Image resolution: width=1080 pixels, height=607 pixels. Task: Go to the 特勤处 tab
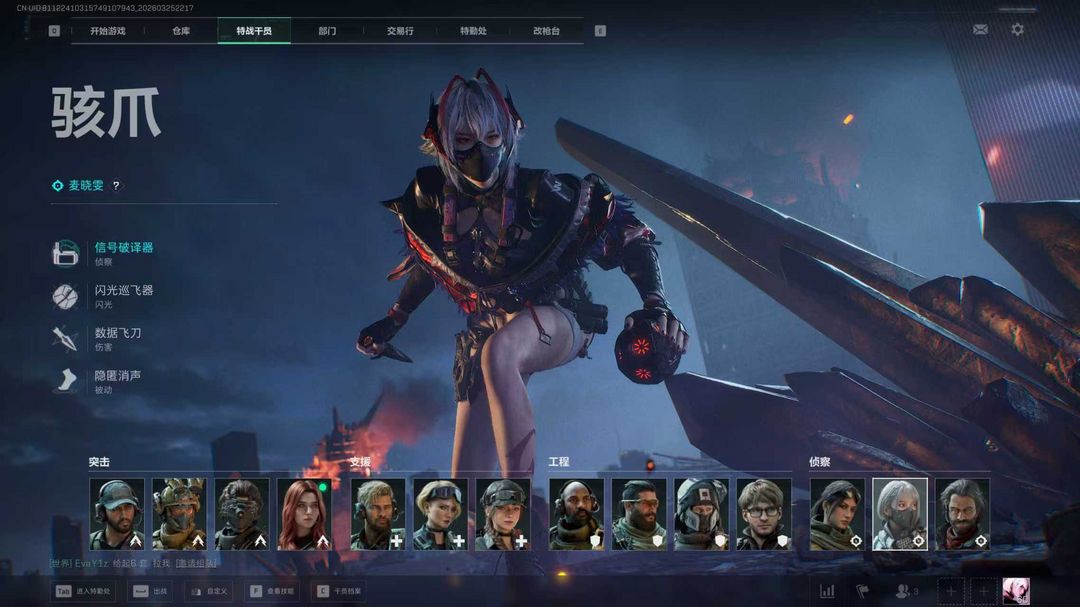pos(473,31)
